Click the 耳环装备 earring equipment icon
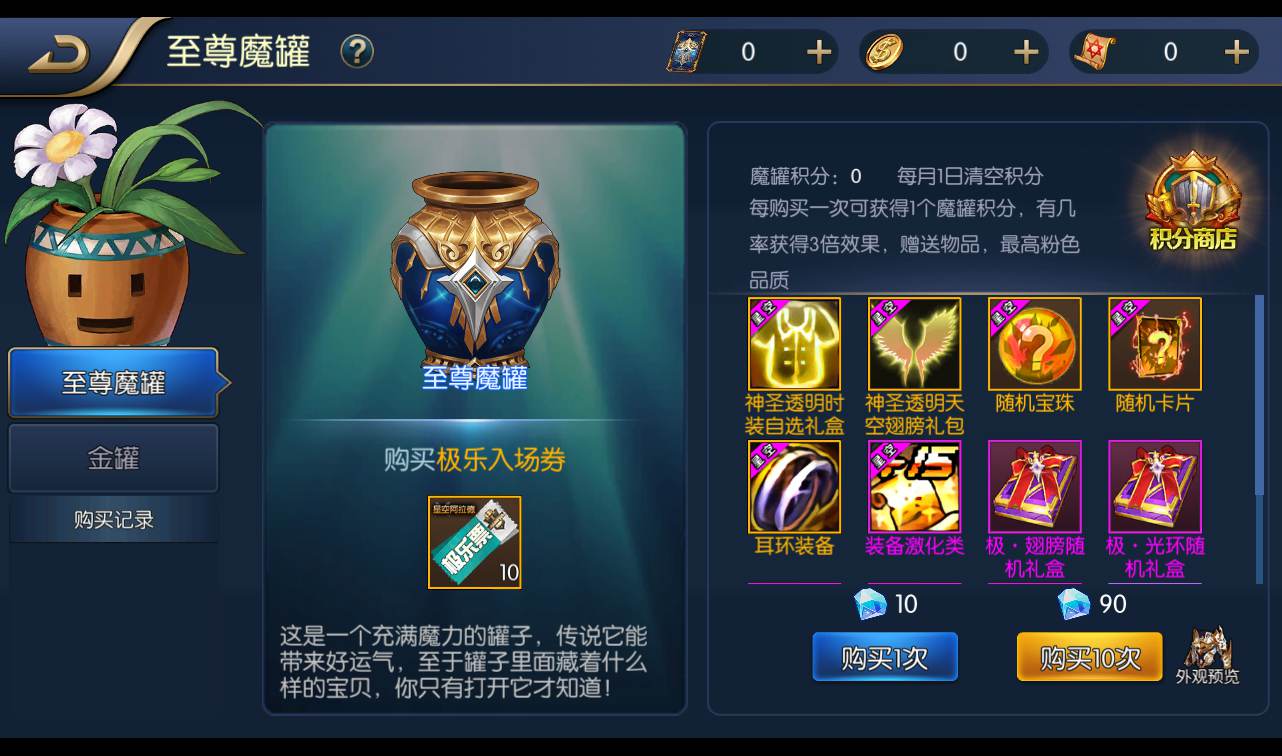Image resolution: width=1282 pixels, height=756 pixels. tap(795, 486)
